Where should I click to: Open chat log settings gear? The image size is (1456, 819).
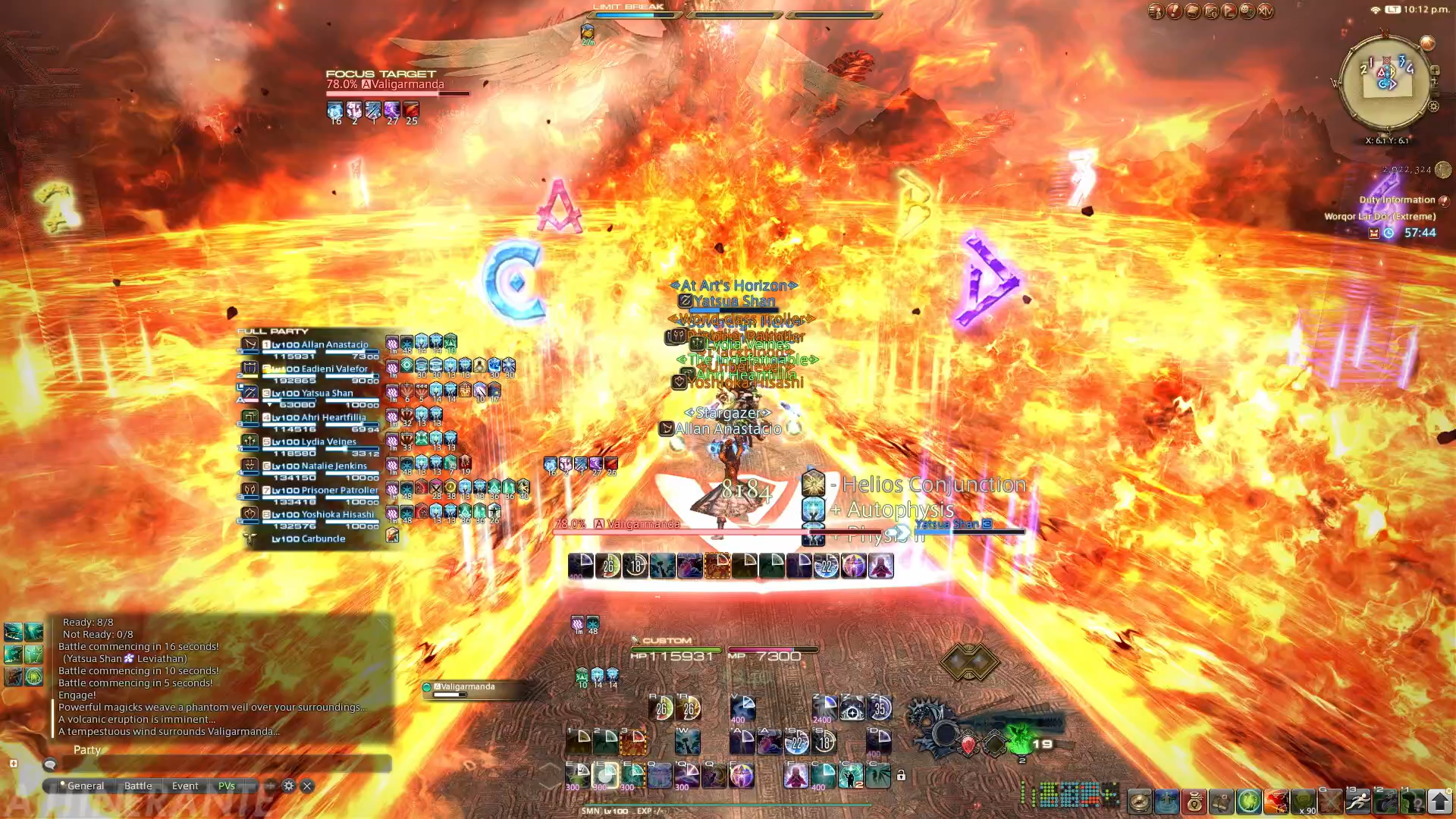tap(289, 786)
